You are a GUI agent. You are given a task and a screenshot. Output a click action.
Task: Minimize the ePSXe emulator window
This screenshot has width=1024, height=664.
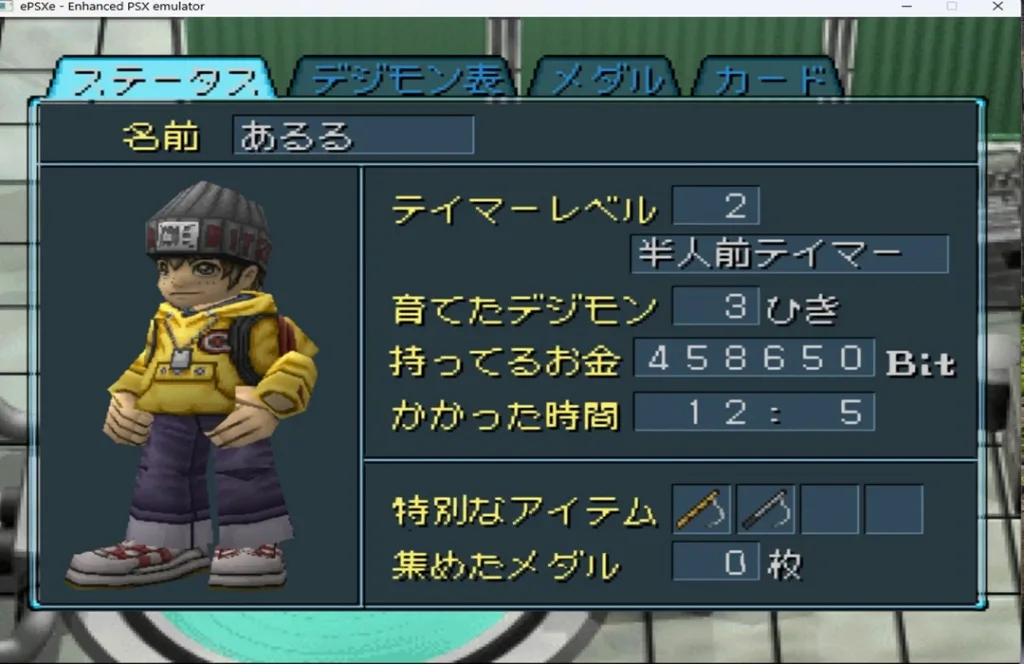(905, 7)
